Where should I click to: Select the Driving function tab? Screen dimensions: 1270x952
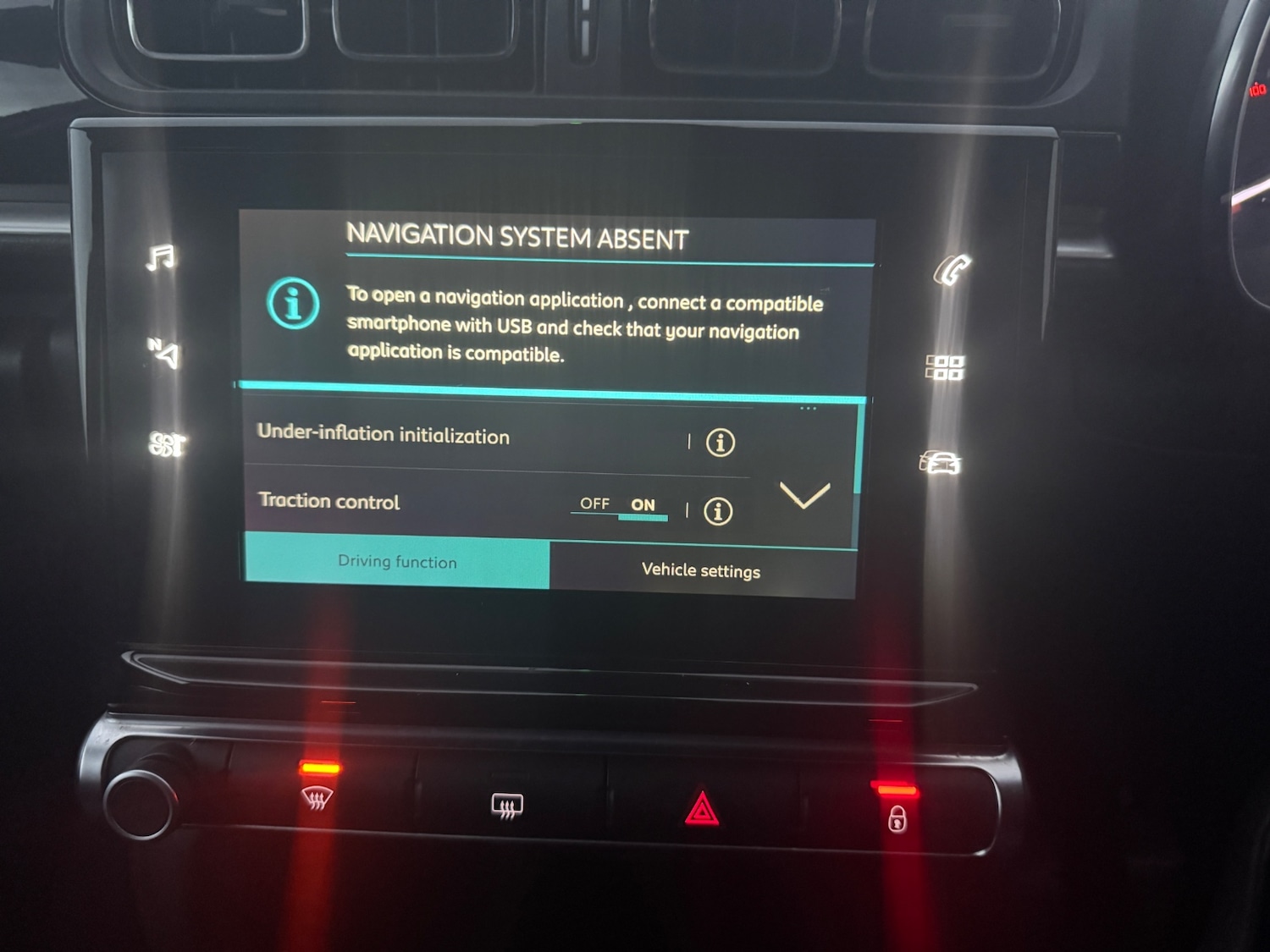(x=396, y=562)
